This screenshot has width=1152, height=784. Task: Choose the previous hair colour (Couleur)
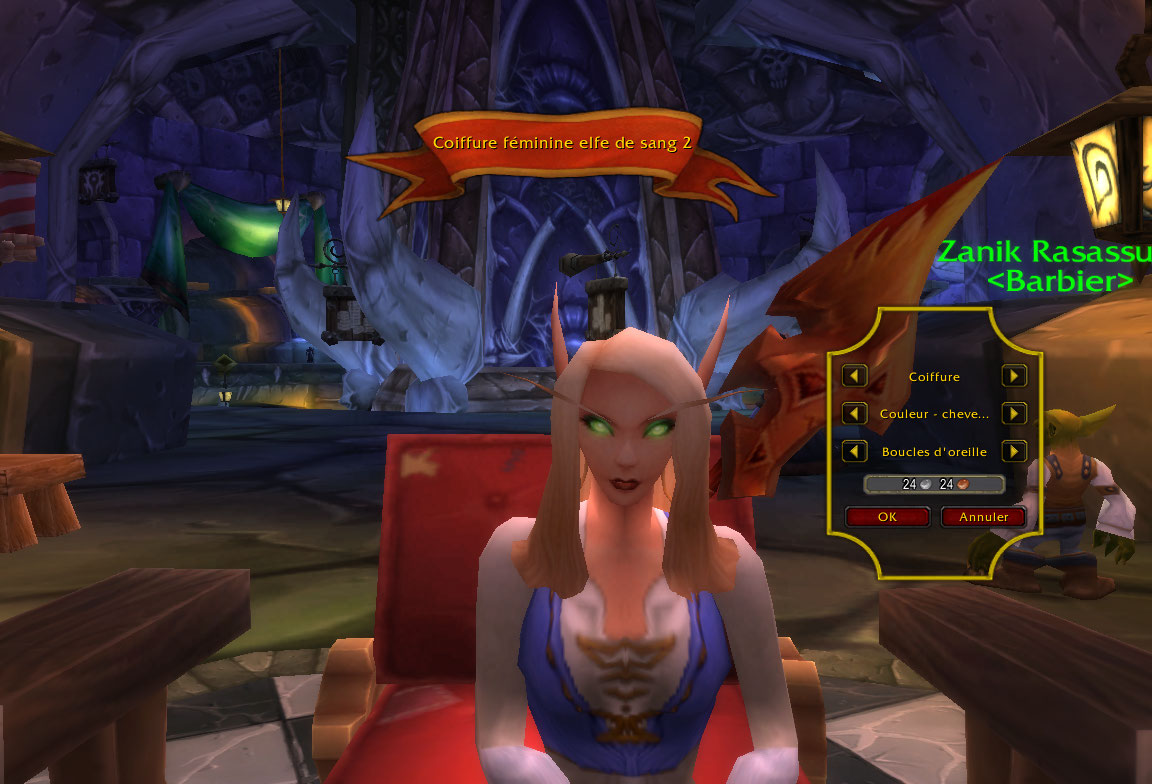(854, 413)
